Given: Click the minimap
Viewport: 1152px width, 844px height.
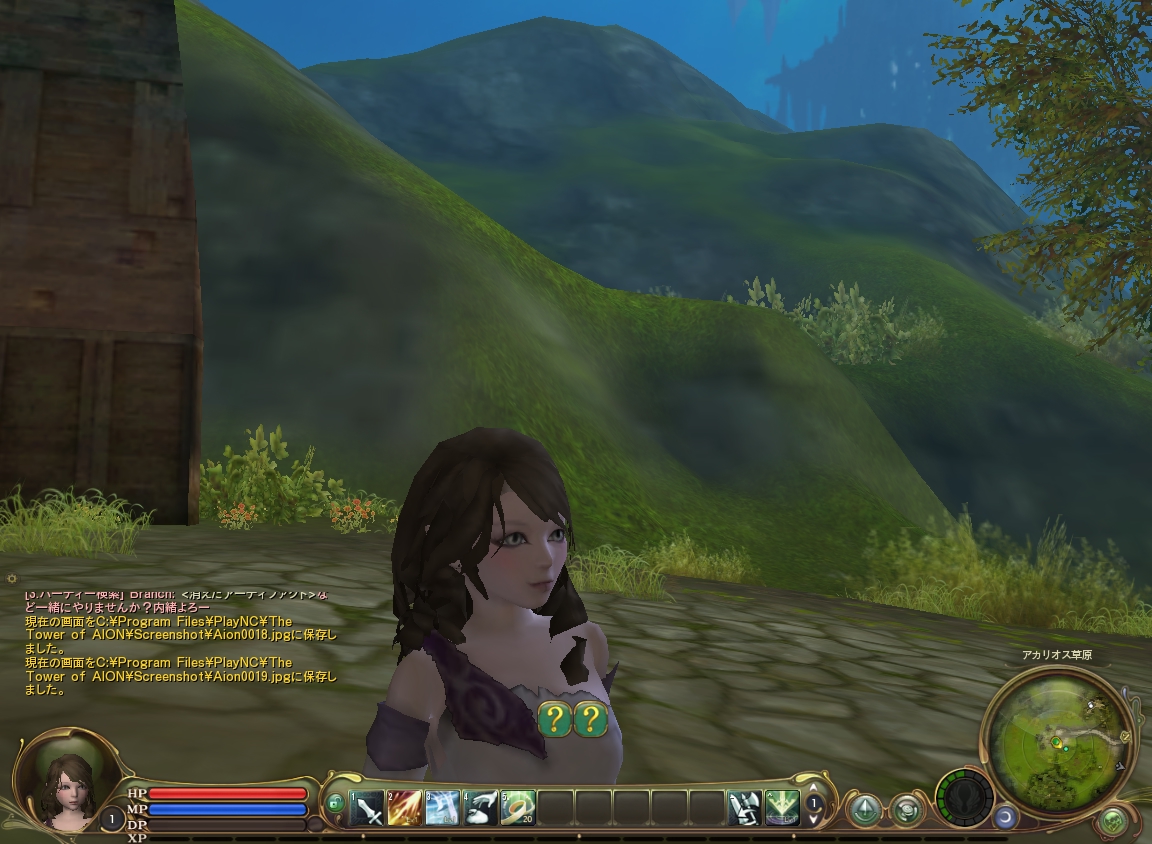Looking at the screenshot, I should tap(1060, 740).
